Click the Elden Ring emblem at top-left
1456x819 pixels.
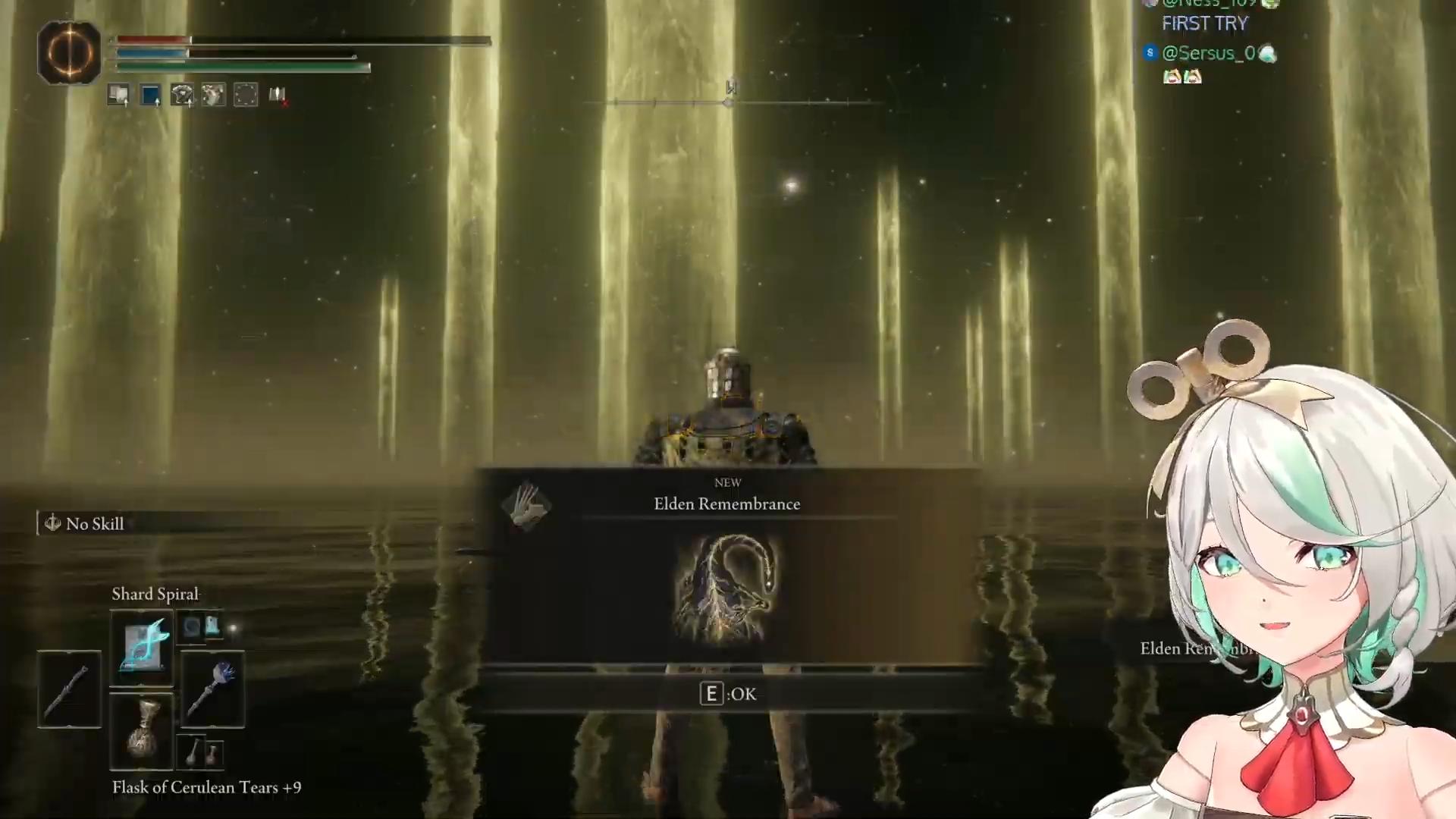pos(69,52)
